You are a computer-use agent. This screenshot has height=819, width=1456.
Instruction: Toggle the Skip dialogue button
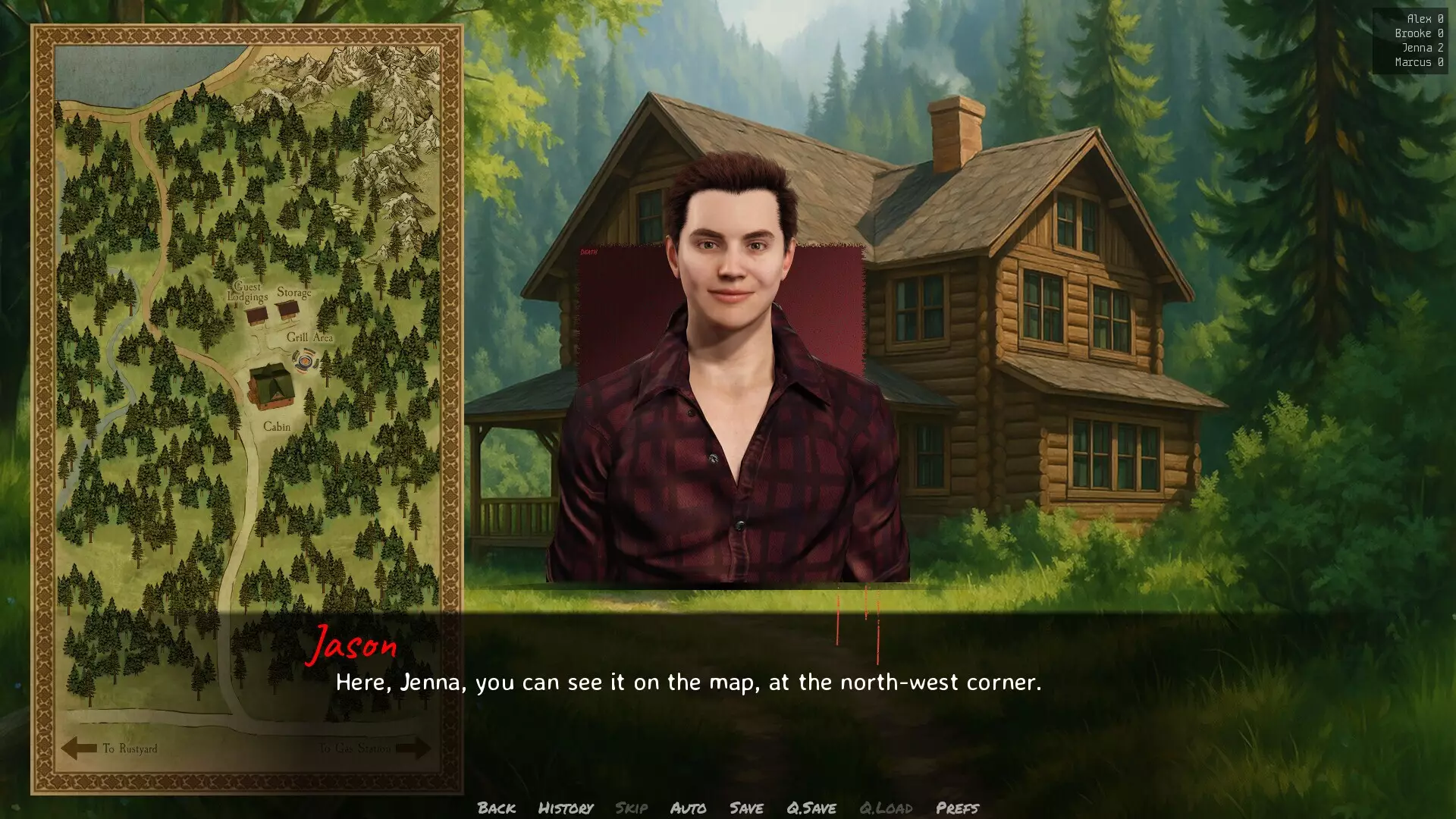click(631, 808)
